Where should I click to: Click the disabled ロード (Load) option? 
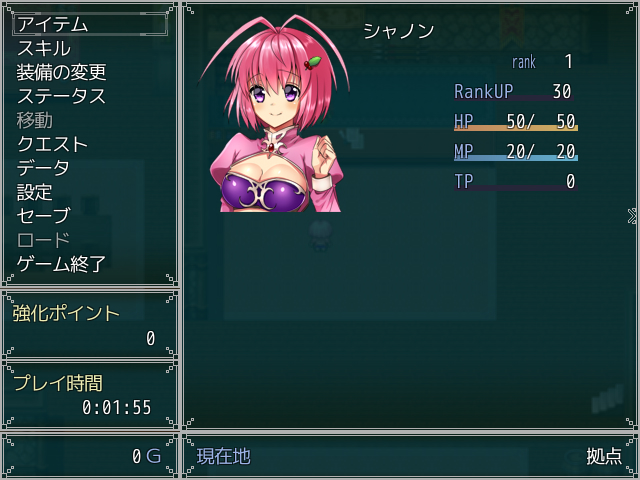click(44, 240)
